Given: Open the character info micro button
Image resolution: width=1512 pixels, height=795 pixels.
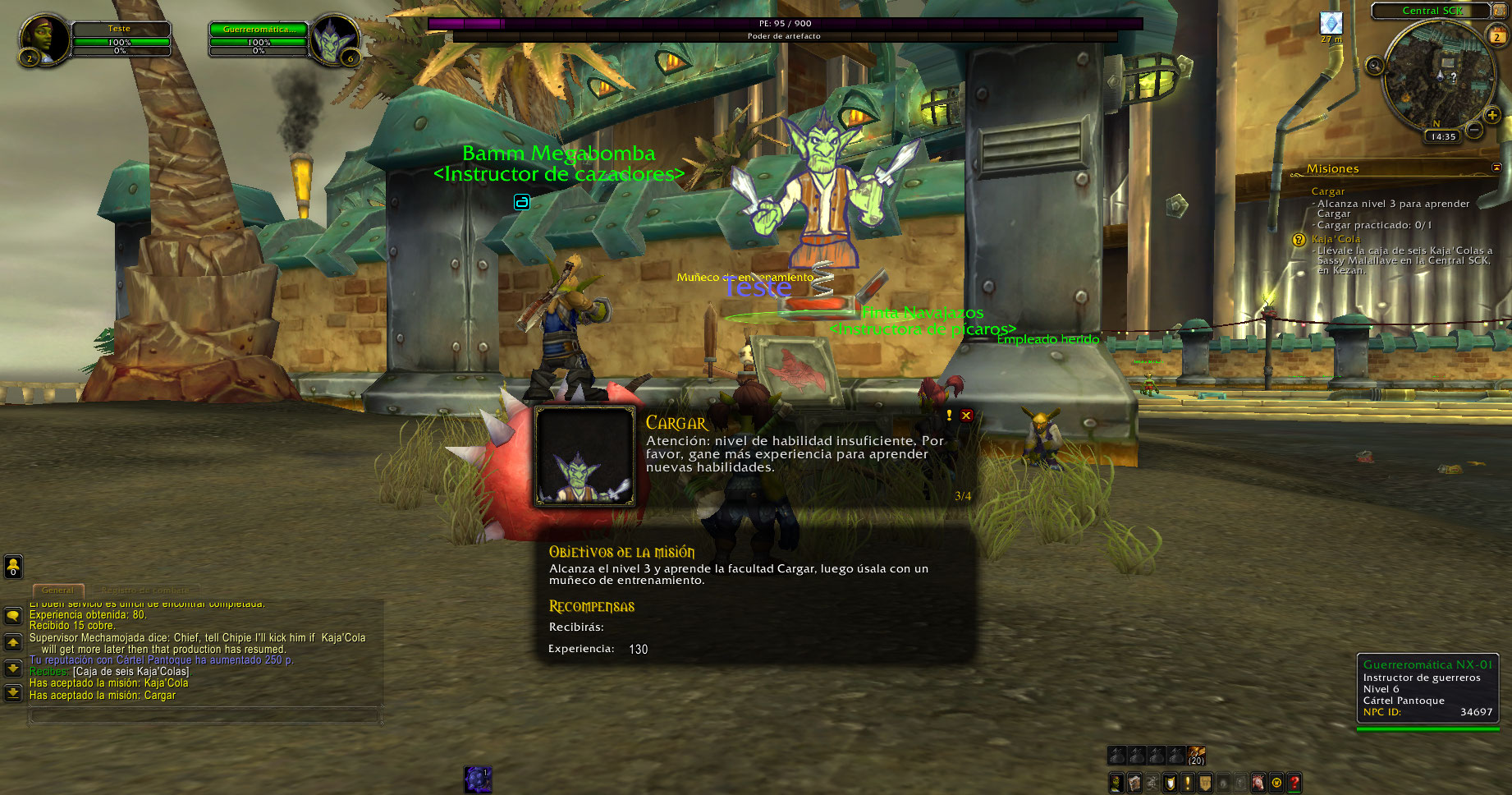Looking at the screenshot, I should [1116, 783].
